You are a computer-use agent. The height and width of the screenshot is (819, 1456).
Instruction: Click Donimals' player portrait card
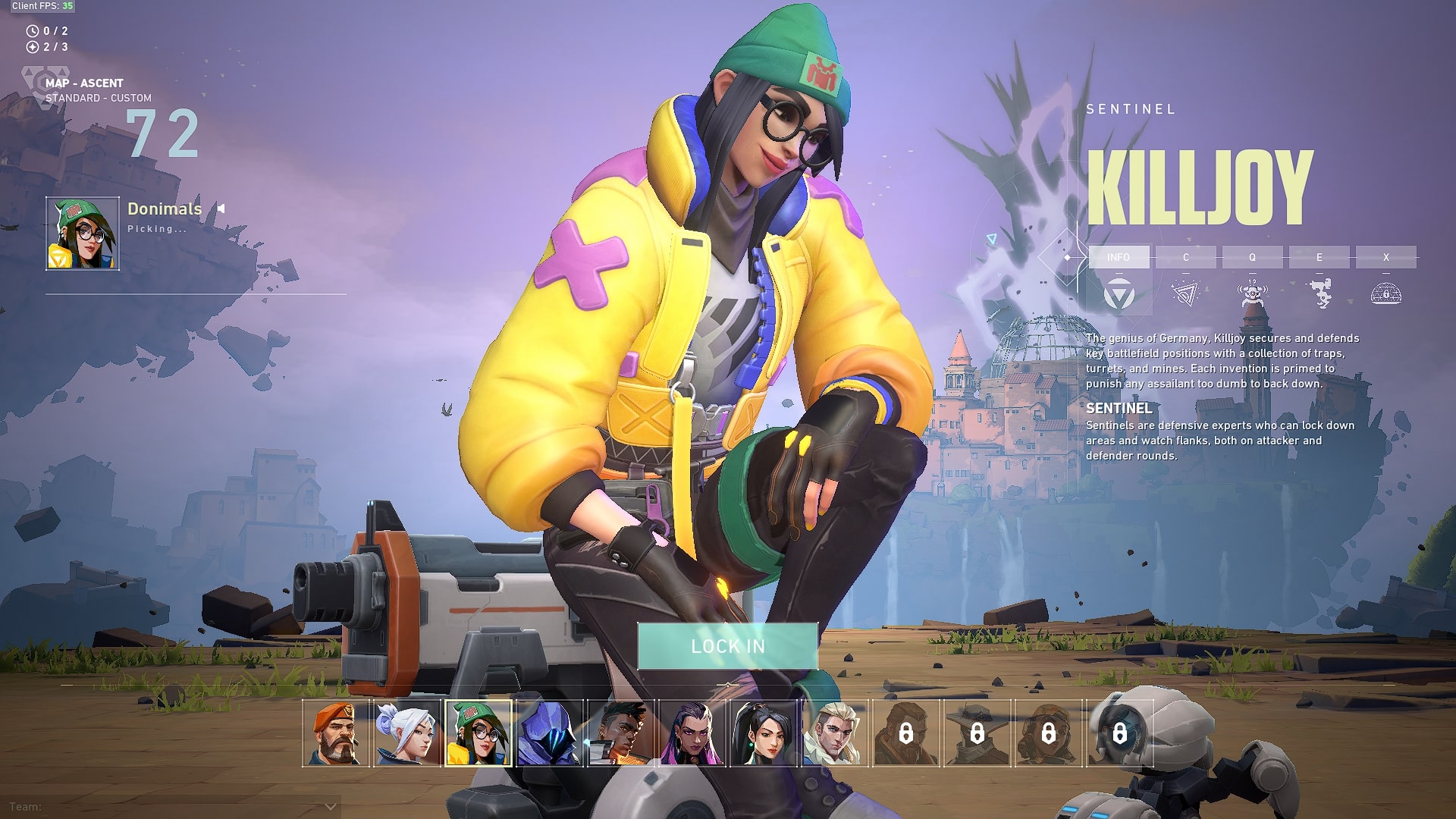(x=83, y=234)
